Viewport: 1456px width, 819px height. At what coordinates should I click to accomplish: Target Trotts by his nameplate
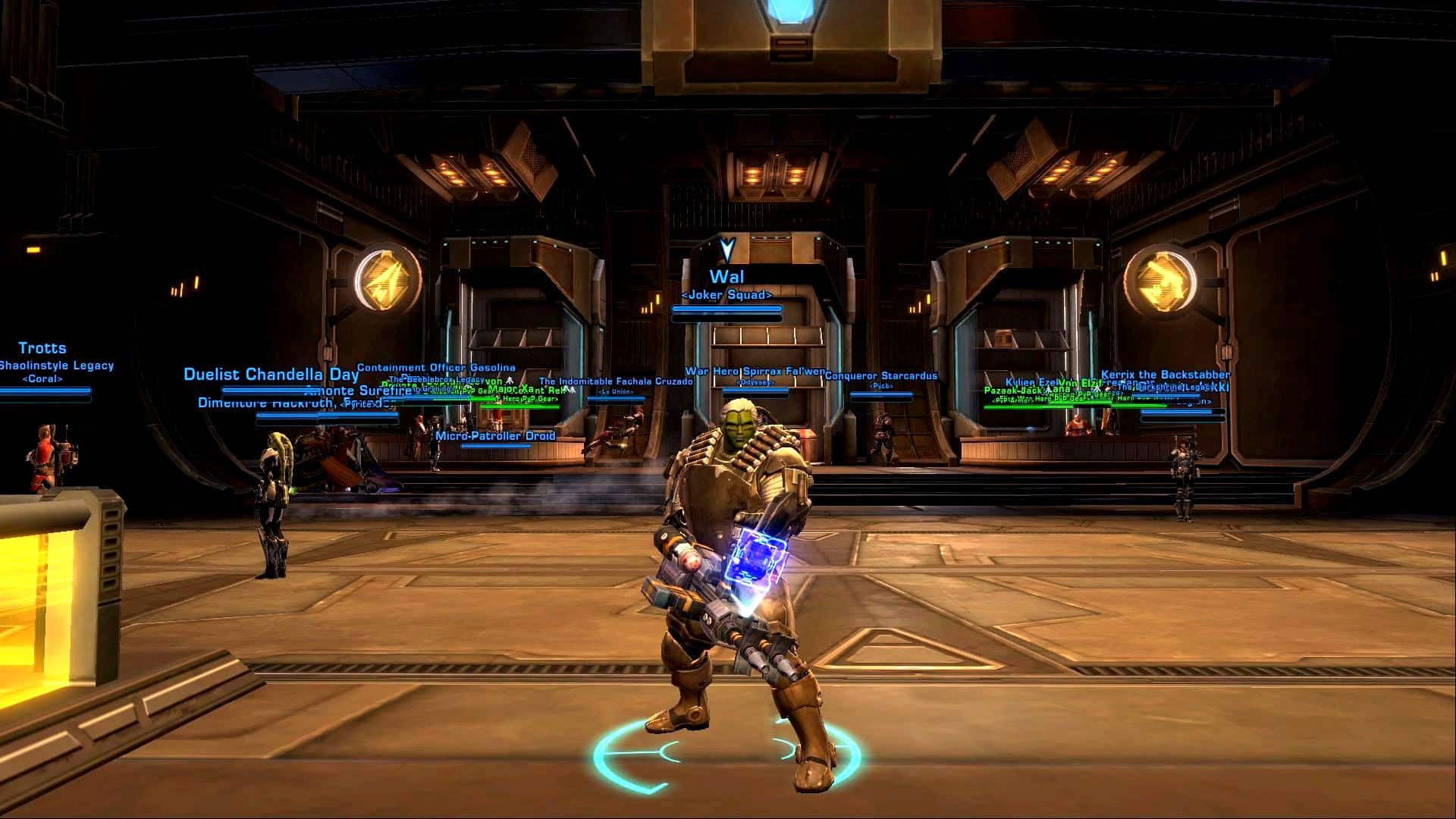pyautogui.click(x=42, y=349)
